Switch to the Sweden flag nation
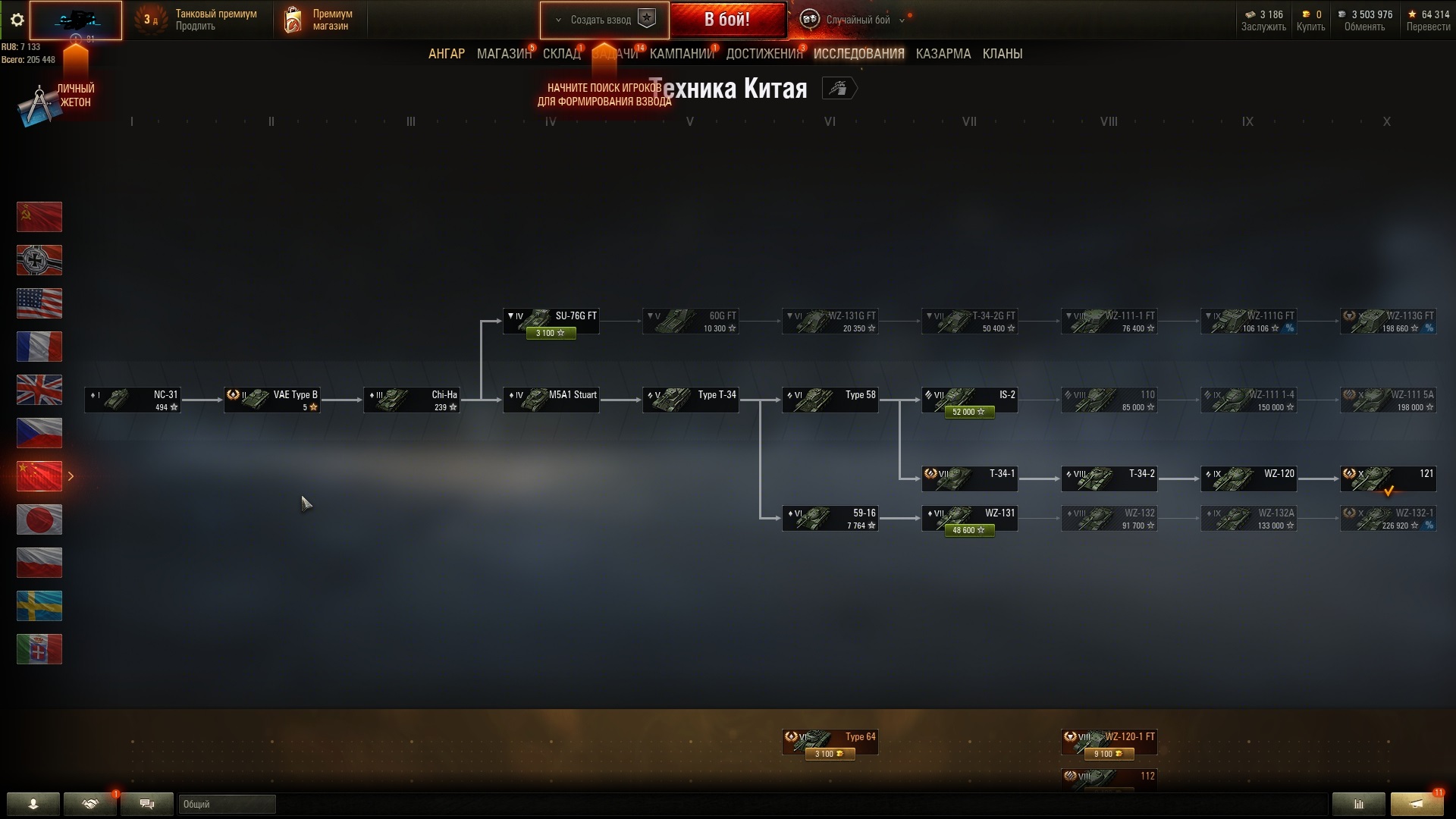Viewport: 1456px width, 819px height. 39,606
